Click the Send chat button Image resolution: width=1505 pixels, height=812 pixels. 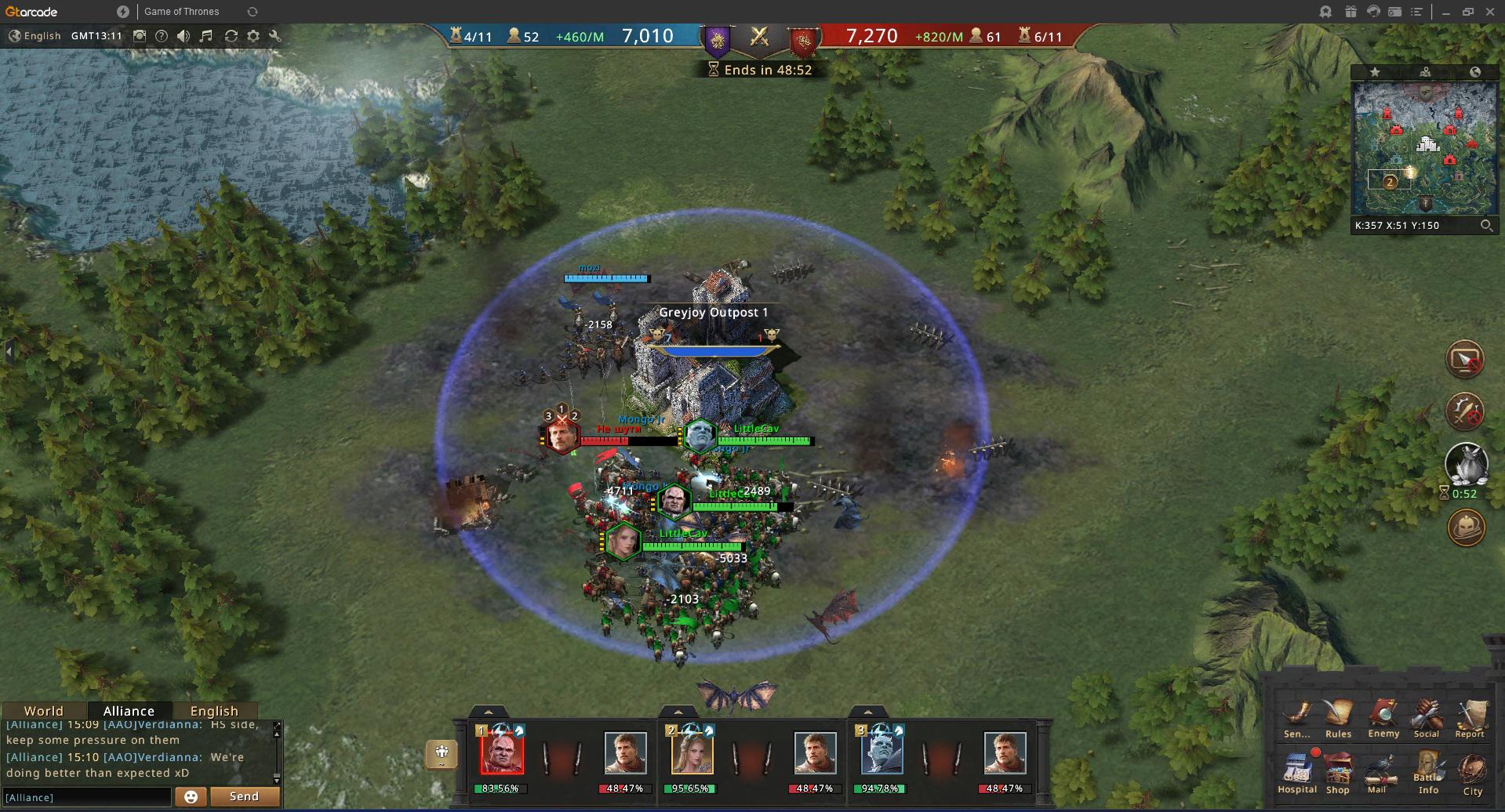tap(244, 796)
